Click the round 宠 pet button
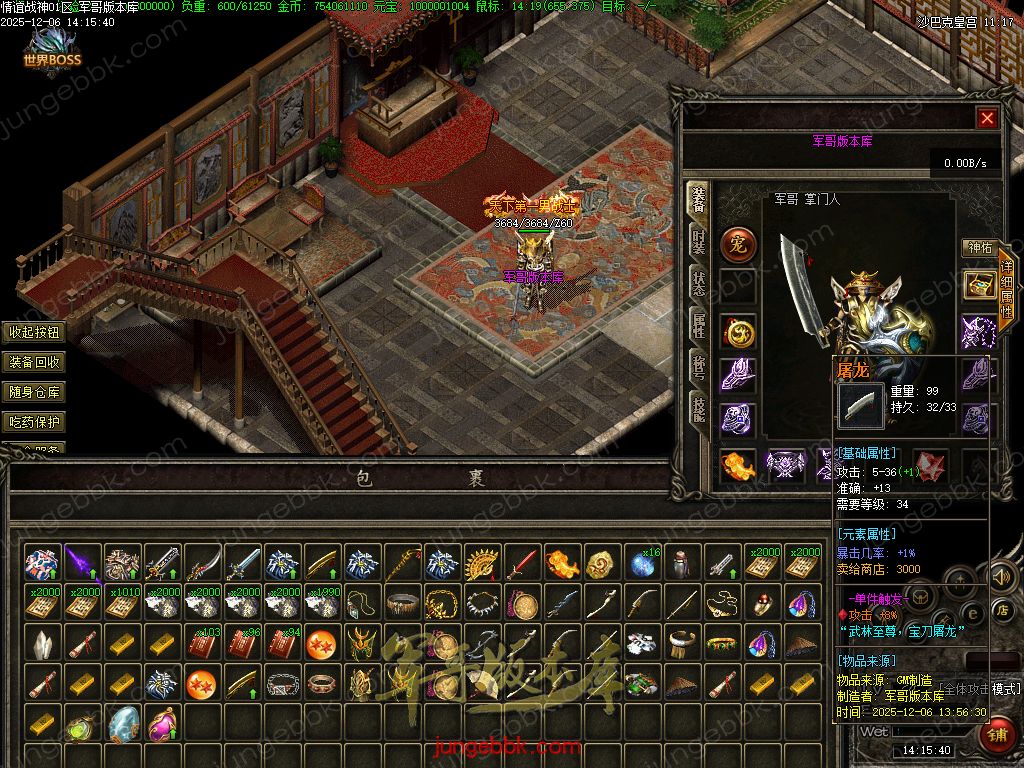Image resolution: width=1024 pixels, height=768 pixels. pos(739,243)
